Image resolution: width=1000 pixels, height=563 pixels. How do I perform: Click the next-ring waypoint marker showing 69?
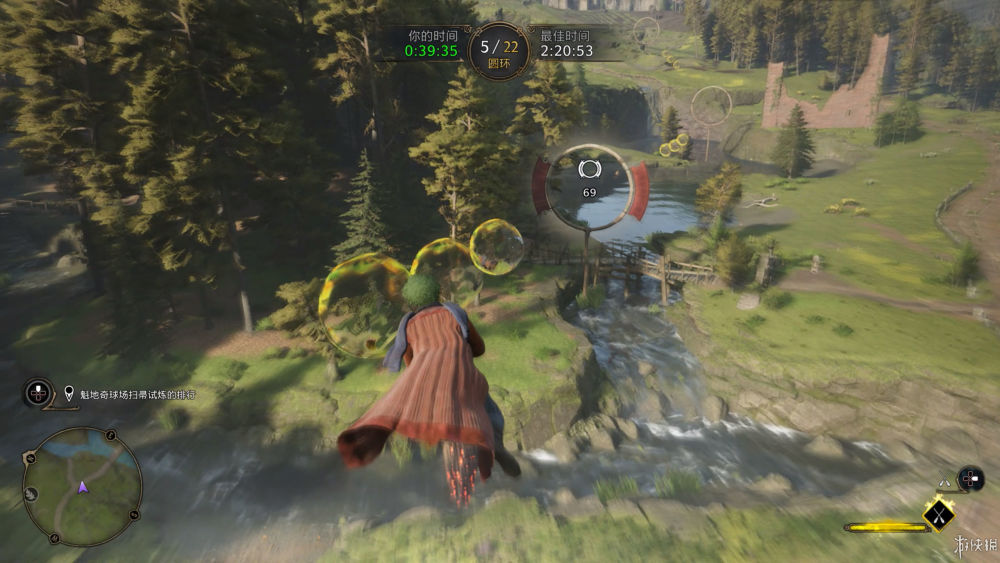(588, 183)
